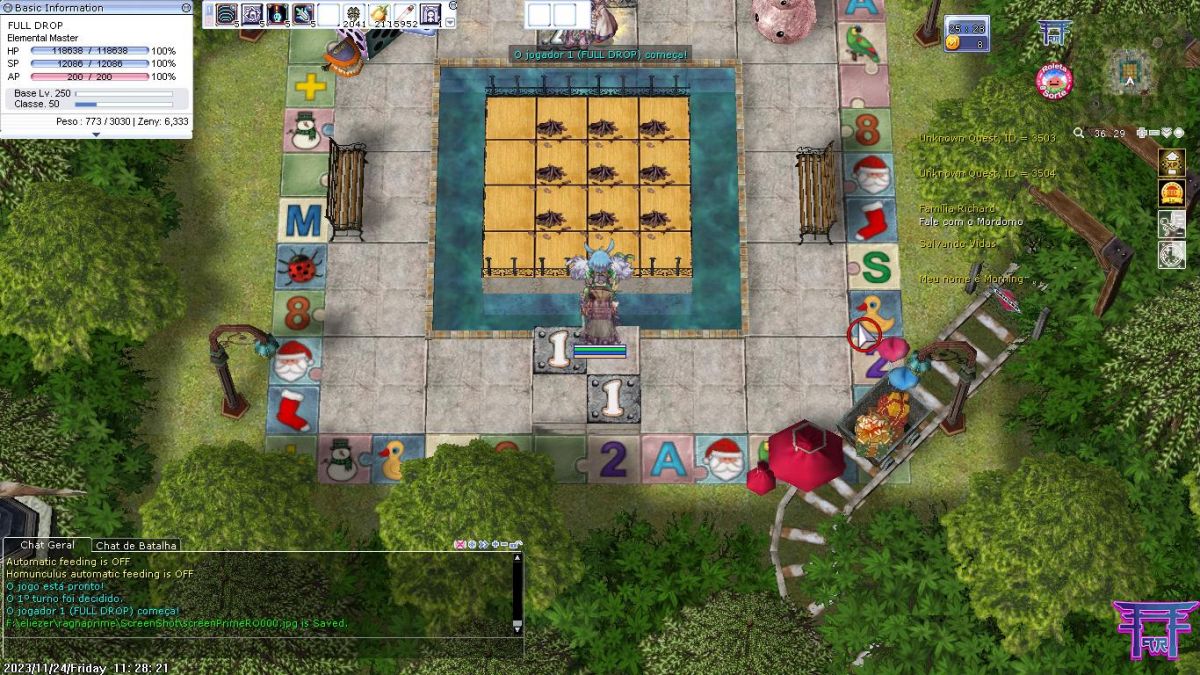1200x675 pixels.
Task: Use the clover item in the hotbar
Action: (354, 14)
